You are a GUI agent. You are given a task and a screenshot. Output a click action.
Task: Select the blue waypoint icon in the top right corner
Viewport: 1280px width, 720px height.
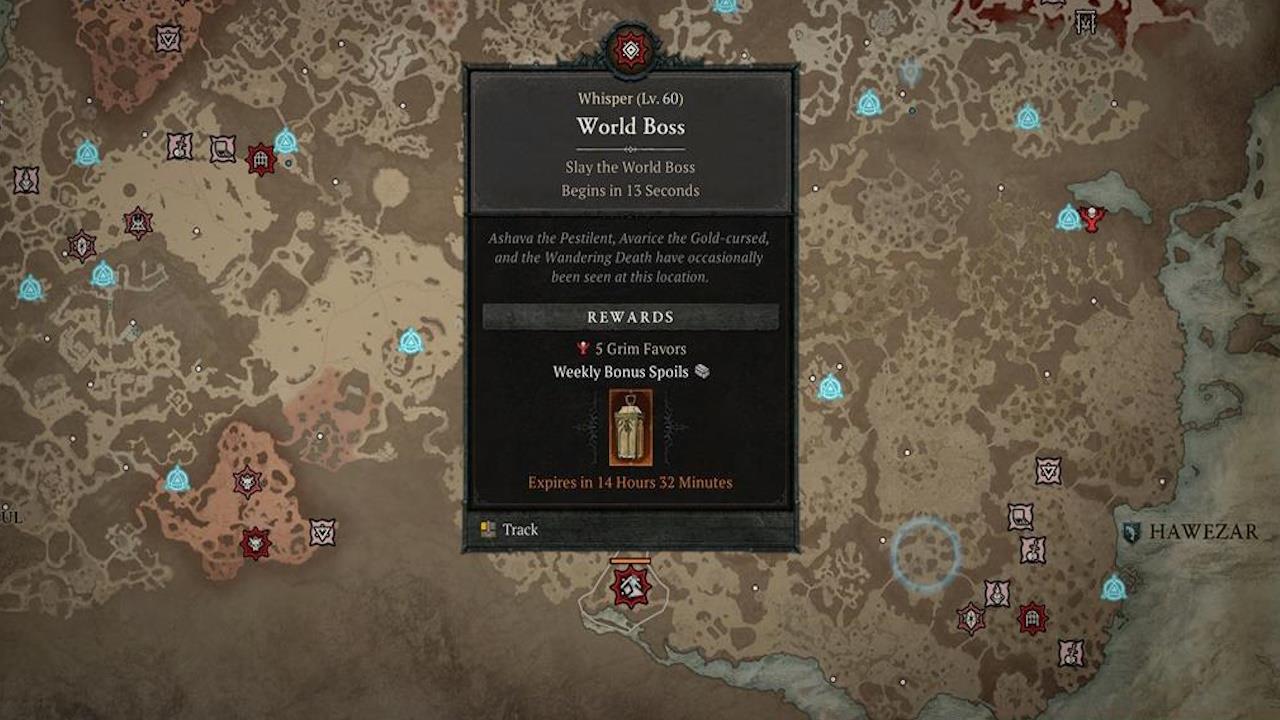(1030, 116)
